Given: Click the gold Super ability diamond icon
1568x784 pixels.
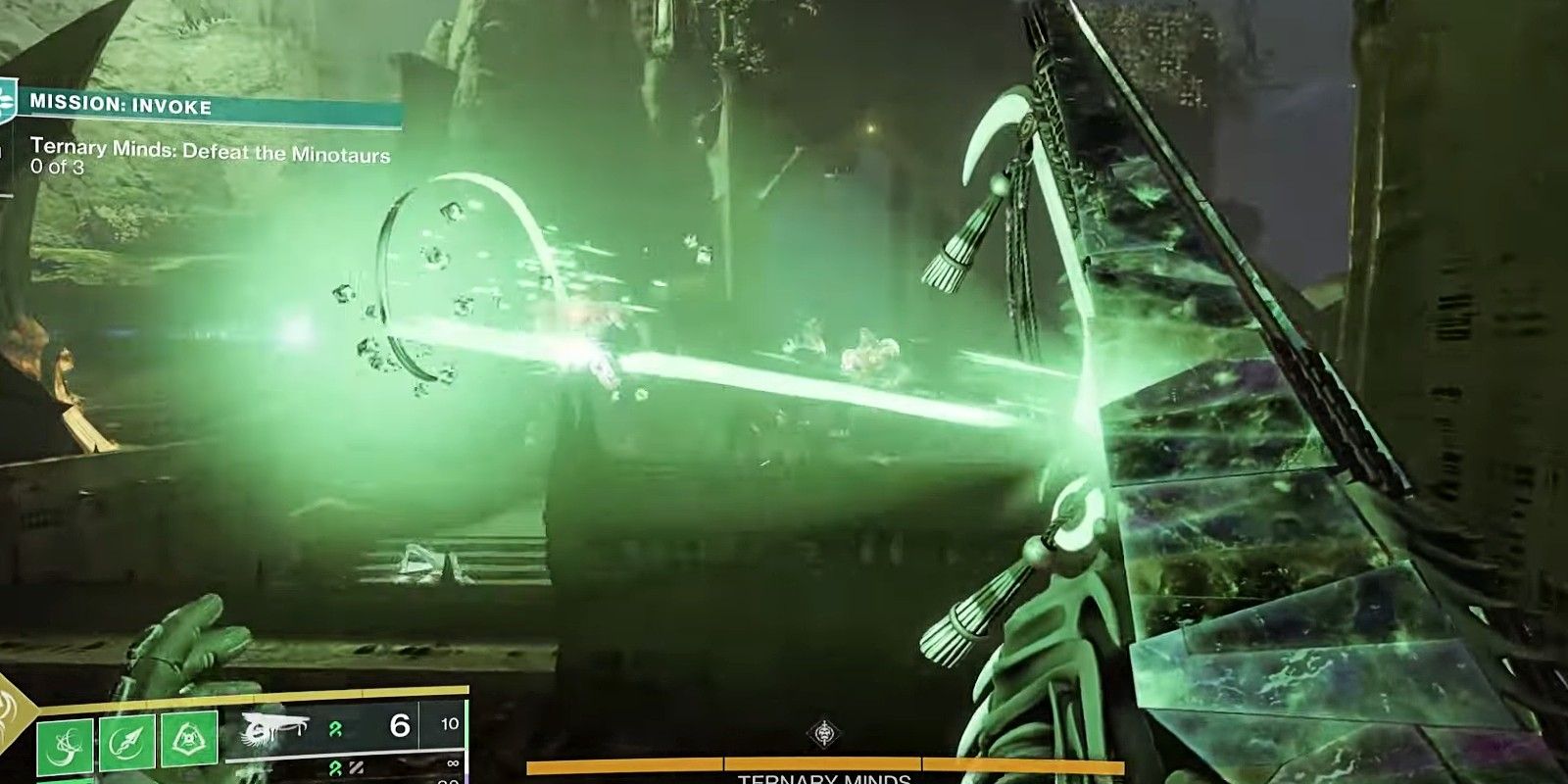Looking at the screenshot, I should tap(10, 712).
